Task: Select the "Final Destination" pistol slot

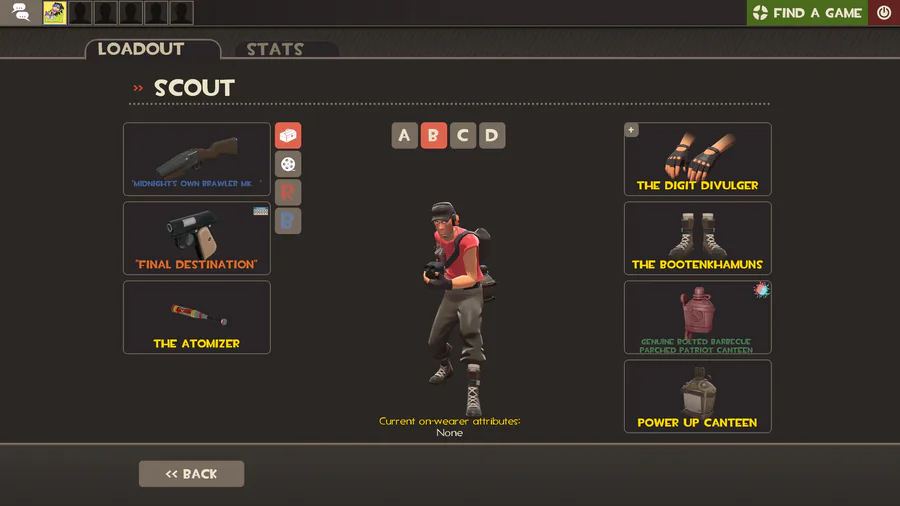Action: coord(196,238)
